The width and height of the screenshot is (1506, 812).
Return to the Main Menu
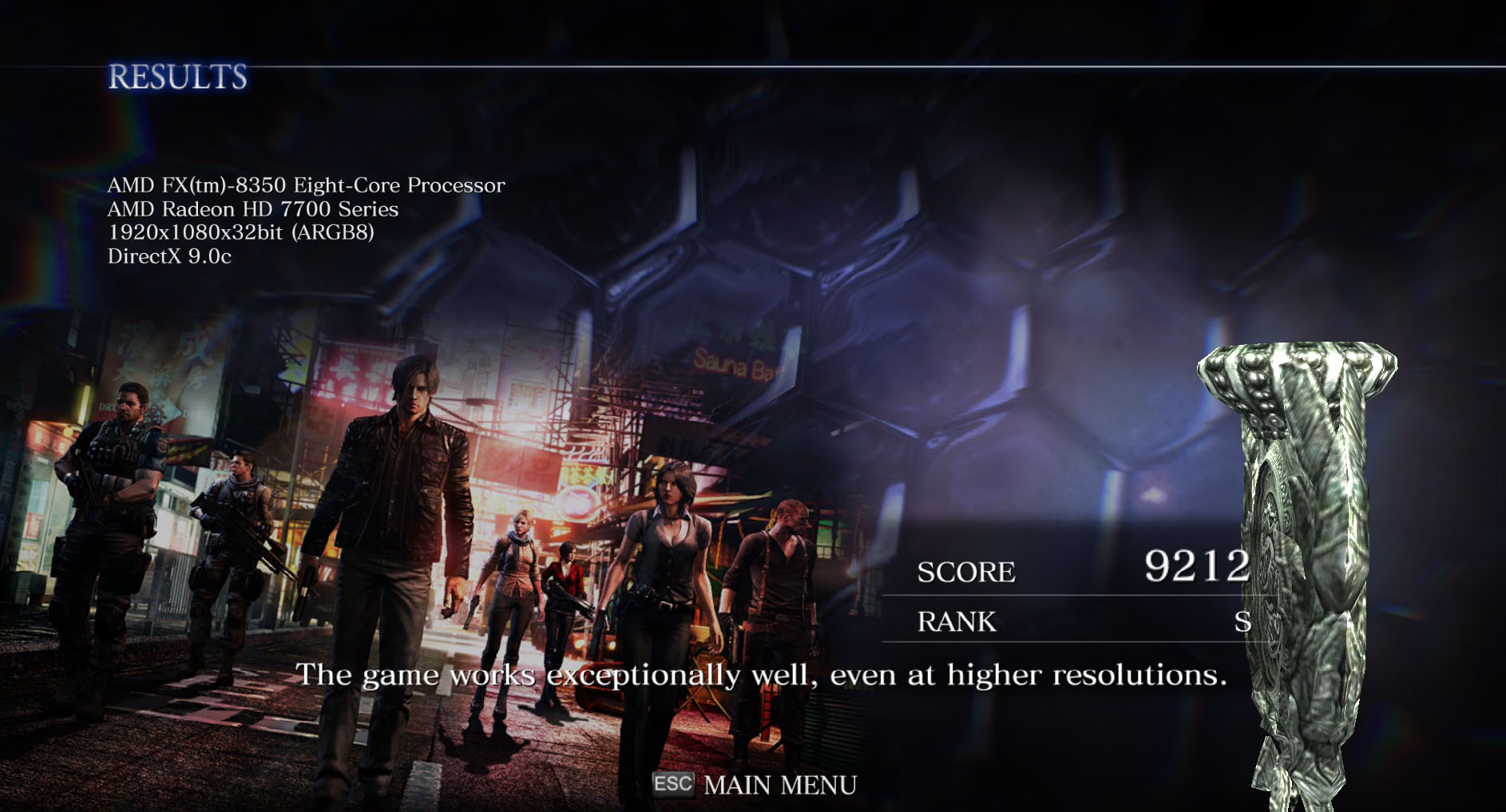click(779, 785)
